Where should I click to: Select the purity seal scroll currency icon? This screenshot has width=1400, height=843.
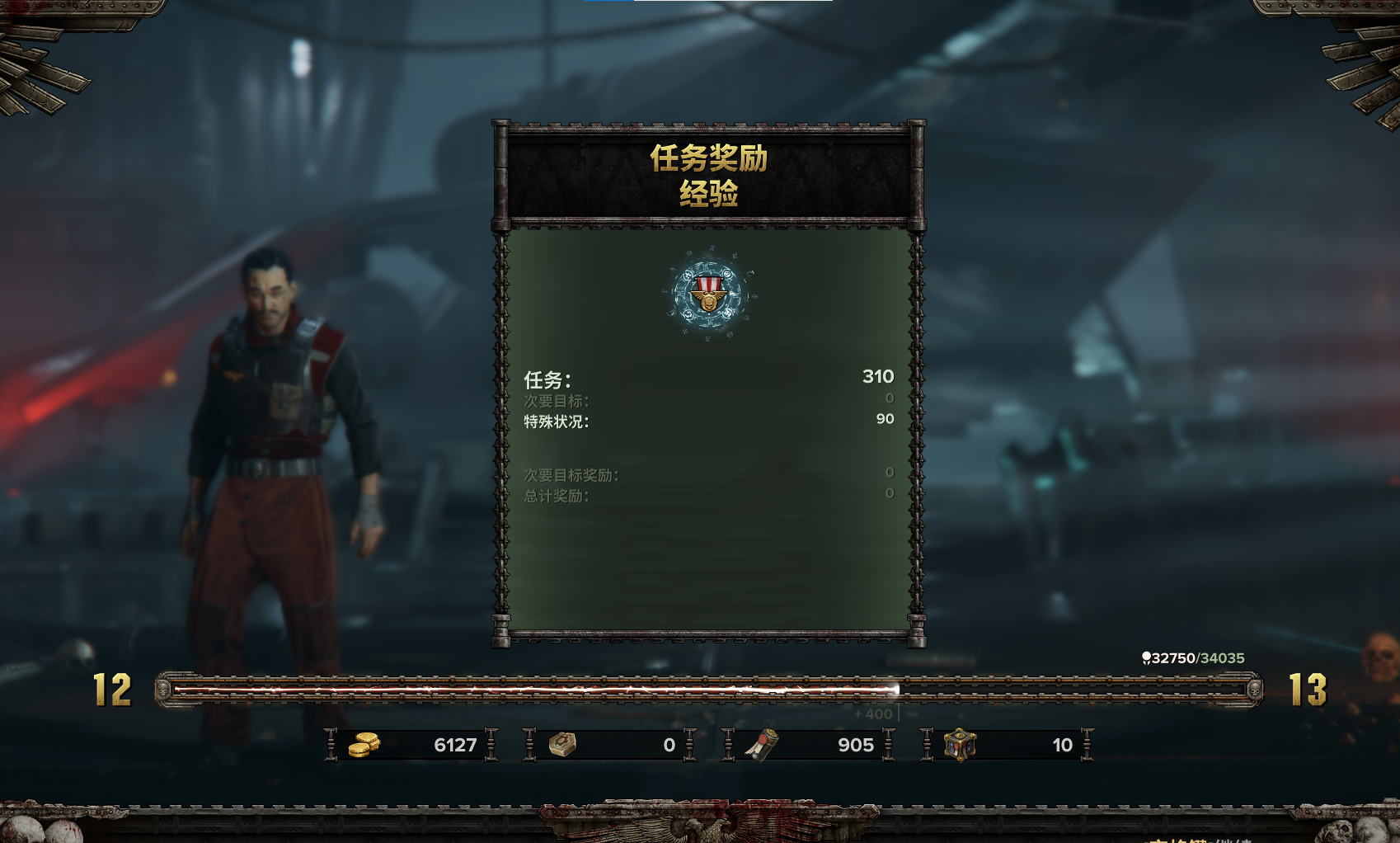[763, 745]
